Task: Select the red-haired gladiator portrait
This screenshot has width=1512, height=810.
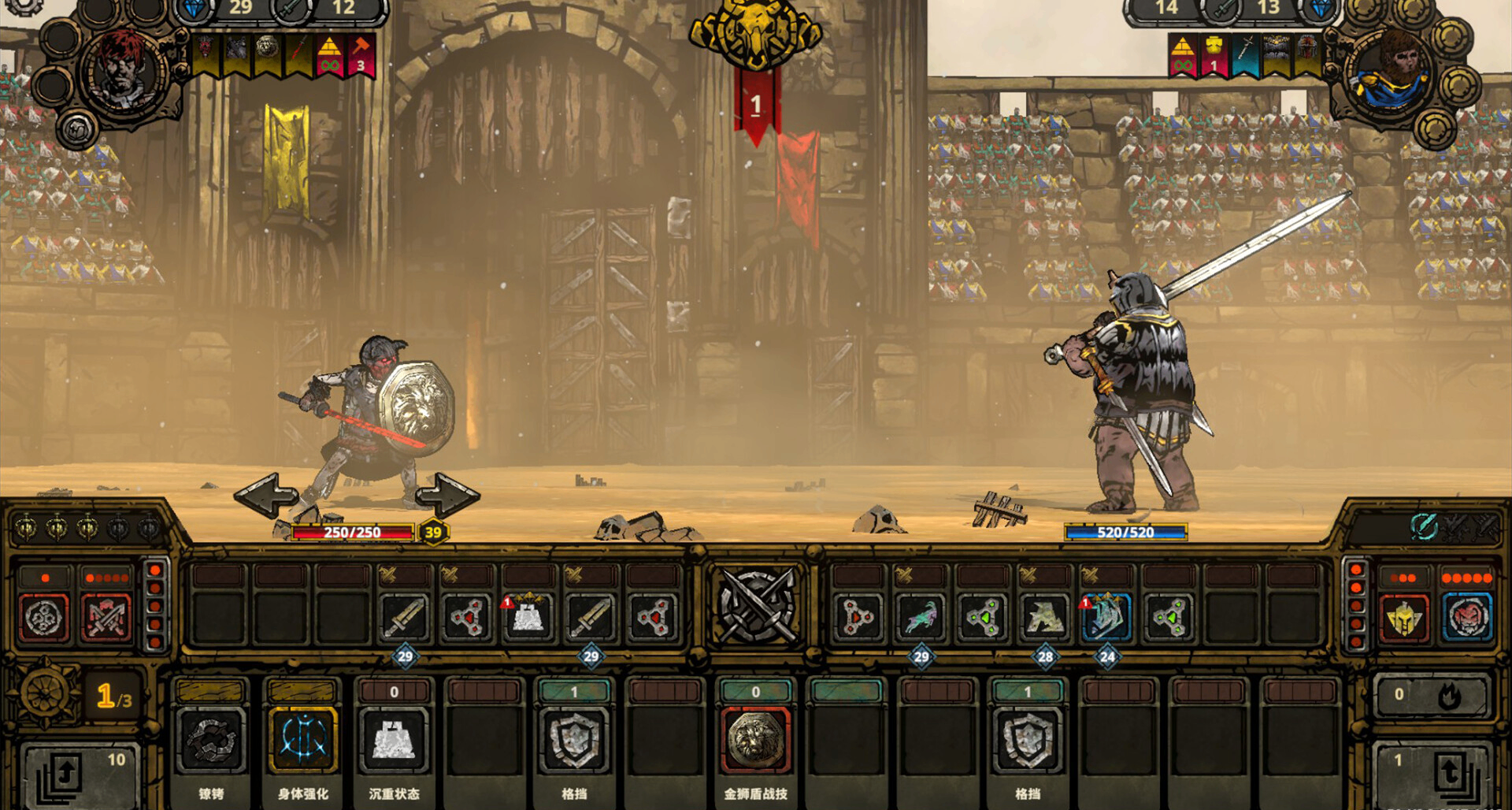Action: pos(124,71)
